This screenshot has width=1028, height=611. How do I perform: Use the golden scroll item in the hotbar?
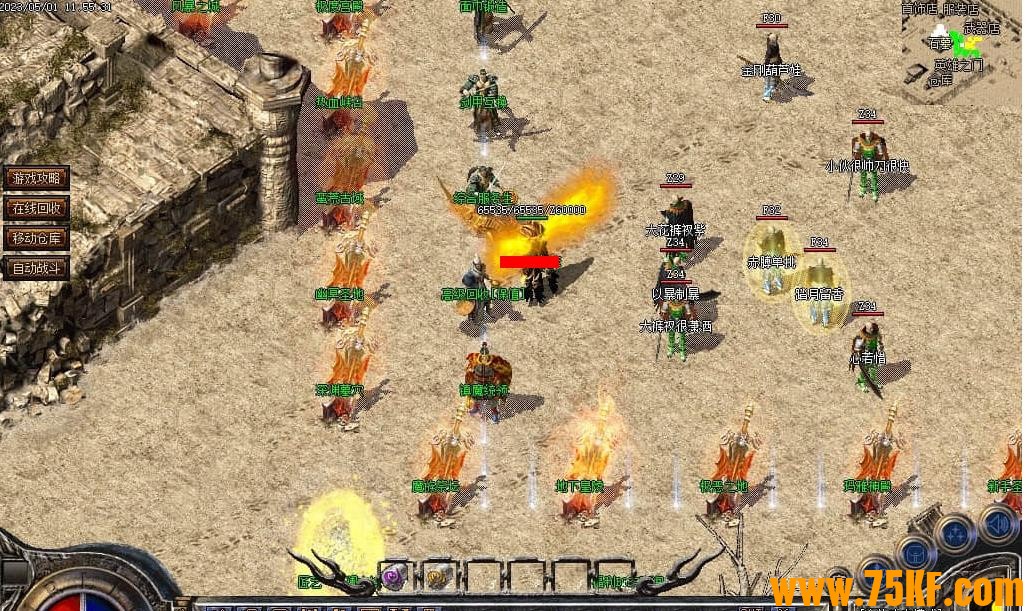[x=436, y=575]
